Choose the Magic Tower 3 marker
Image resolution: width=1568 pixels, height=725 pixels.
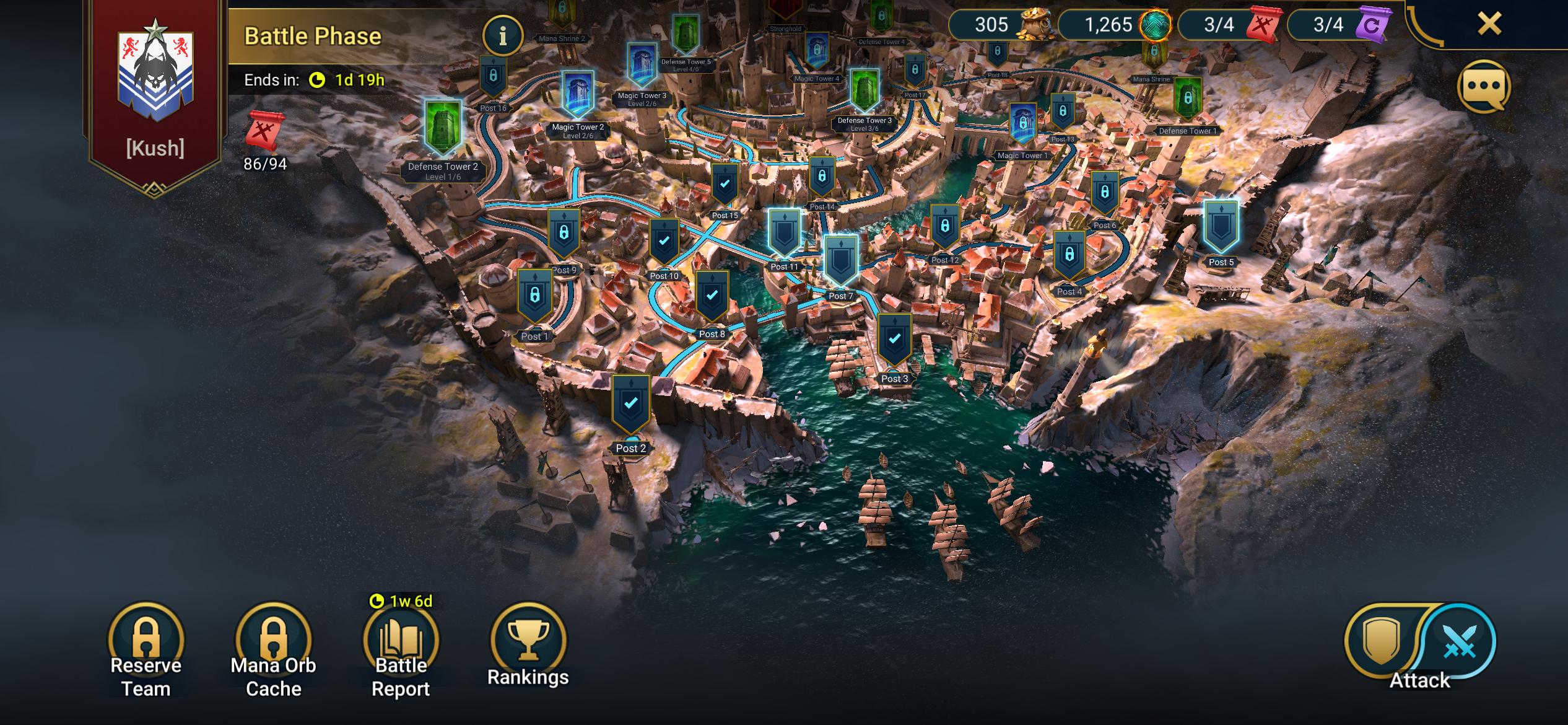tap(642, 65)
